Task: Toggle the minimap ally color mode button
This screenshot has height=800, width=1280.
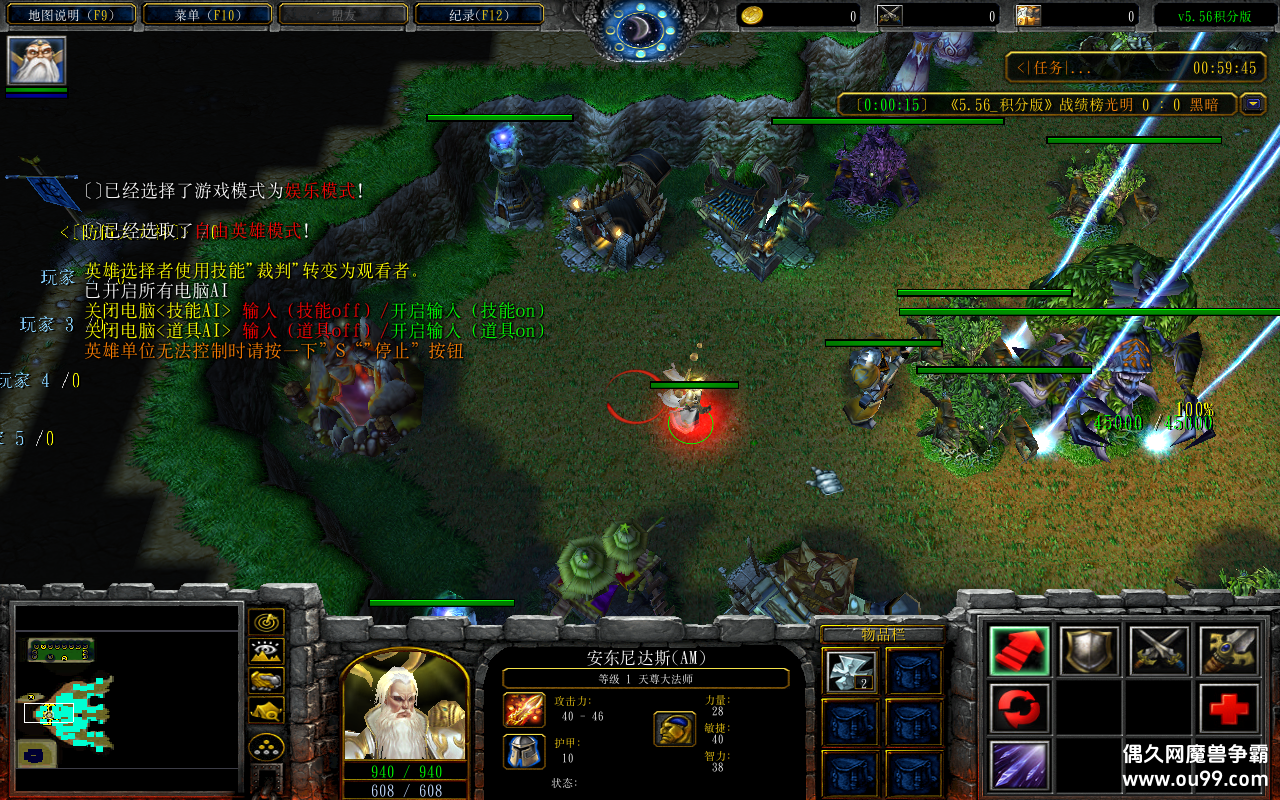Action: (x=266, y=681)
